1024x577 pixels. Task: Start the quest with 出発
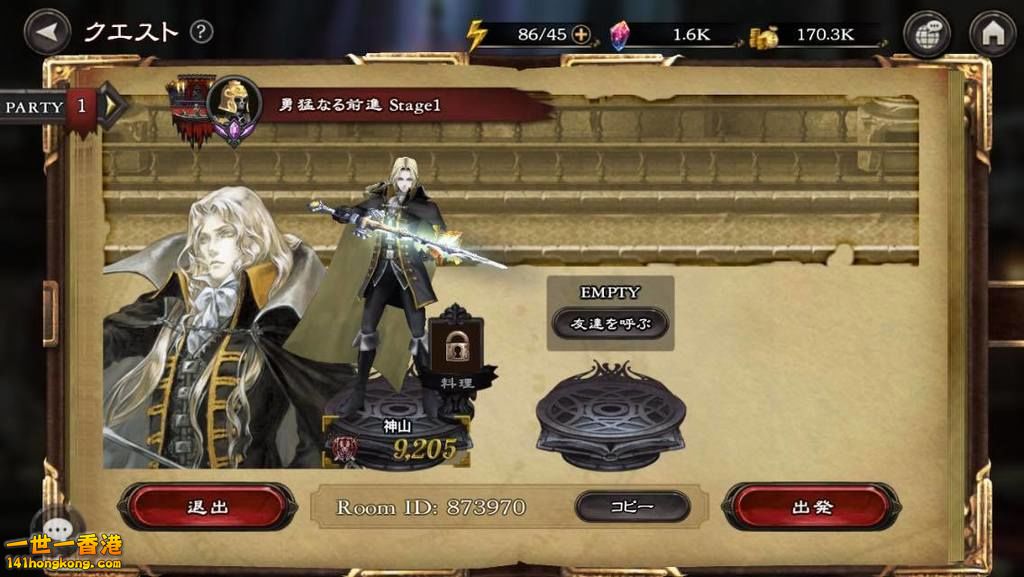pos(811,506)
